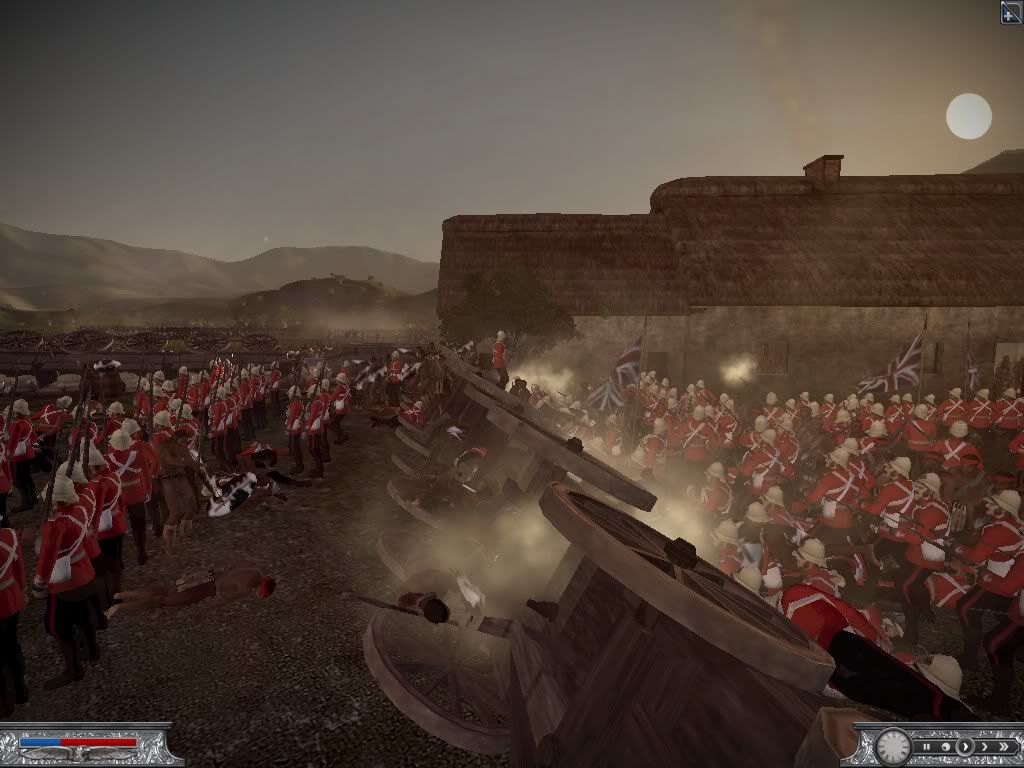Expand the interface with the plus corner button
Image resolution: width=1024 pixels, height=768 pixels.
pos(1011,11)
